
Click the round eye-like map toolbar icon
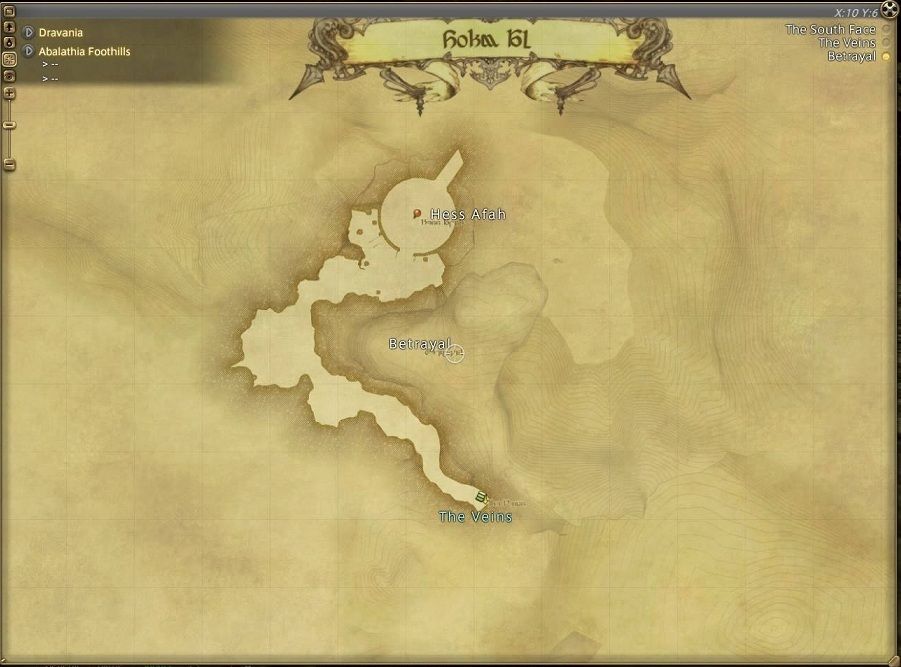[9, 75]
